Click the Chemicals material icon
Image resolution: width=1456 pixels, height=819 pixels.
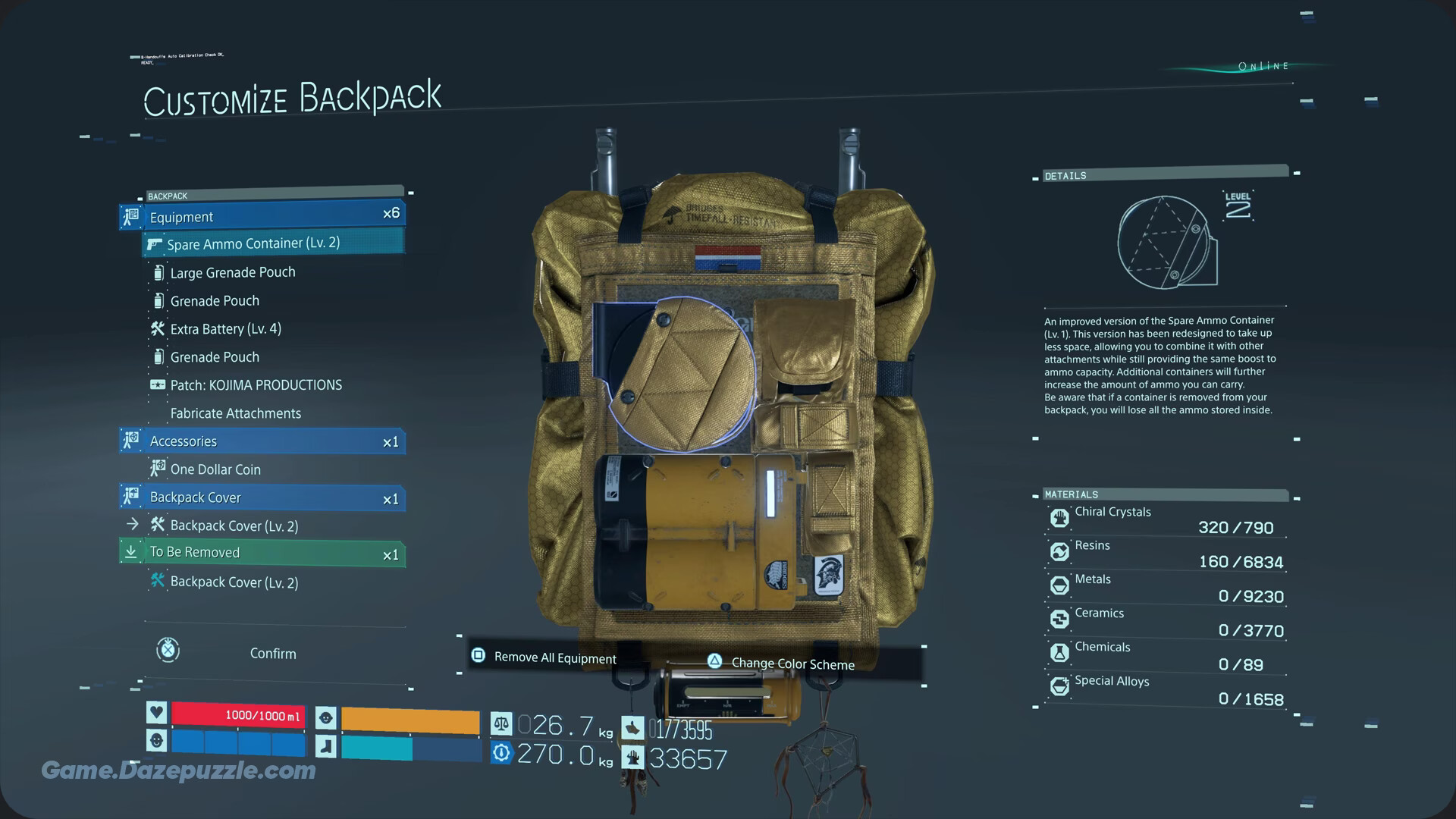click(1059, 653)
